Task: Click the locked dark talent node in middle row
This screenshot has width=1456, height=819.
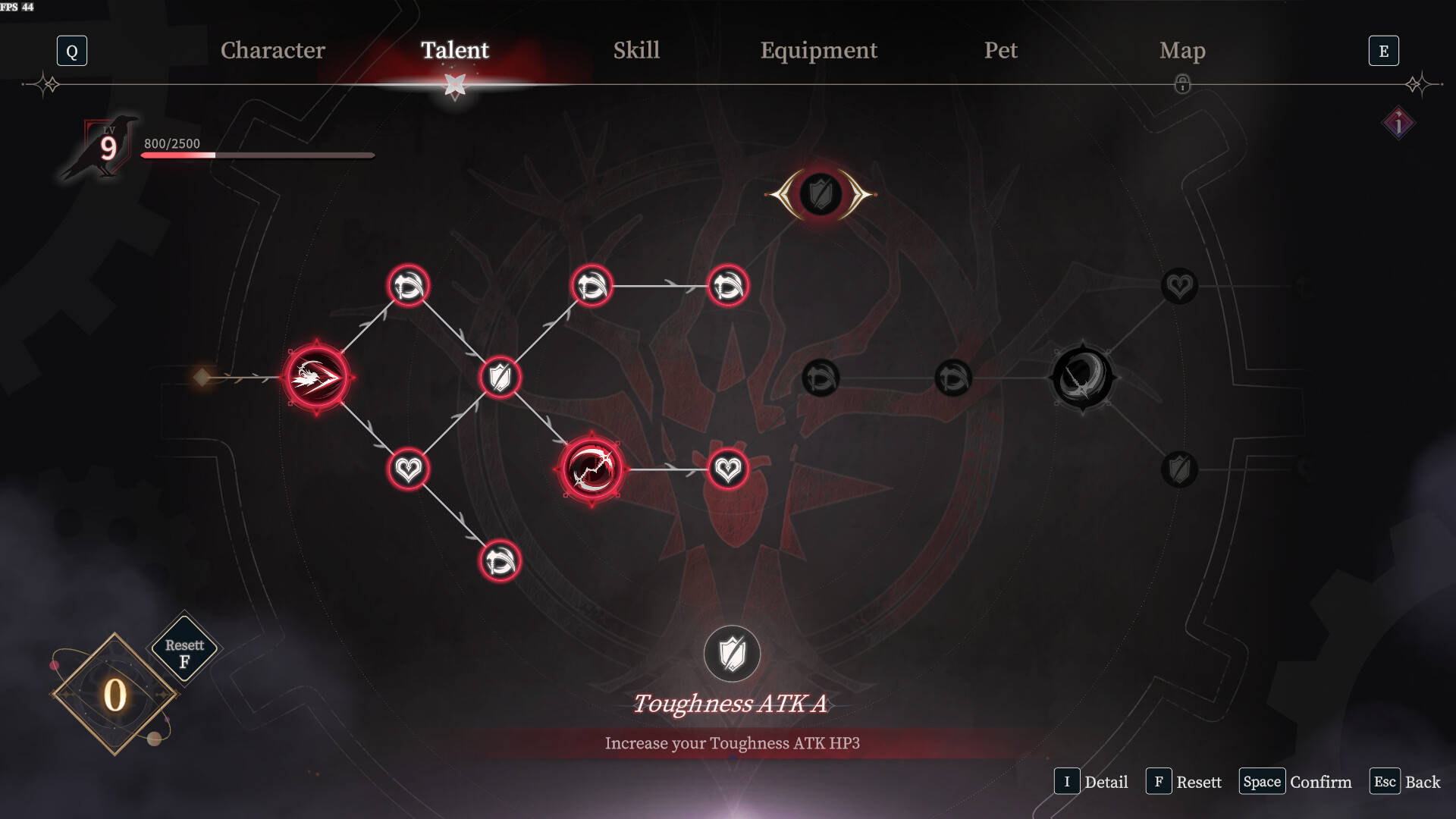Action: click(x=821, y=377)
